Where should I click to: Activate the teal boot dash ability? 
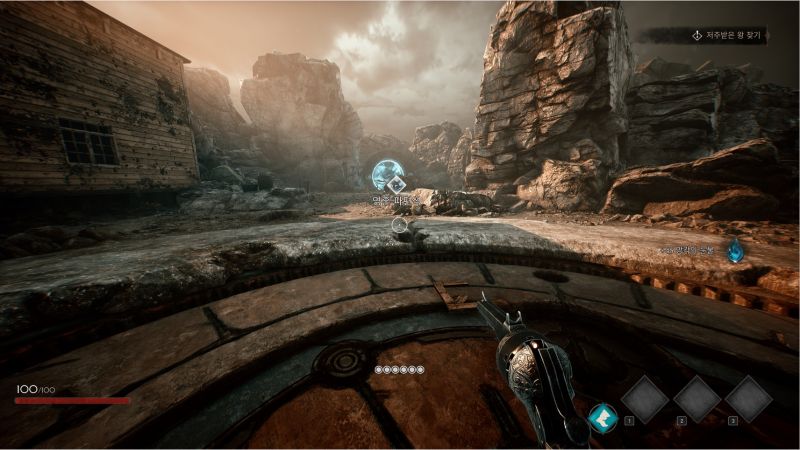pyautogui.click(x=602, y=416)
